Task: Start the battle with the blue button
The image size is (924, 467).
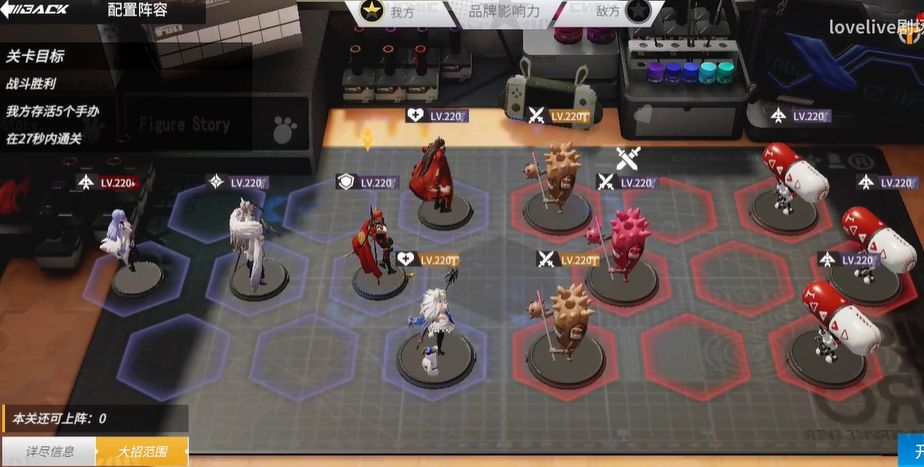Action: [914, 450]
